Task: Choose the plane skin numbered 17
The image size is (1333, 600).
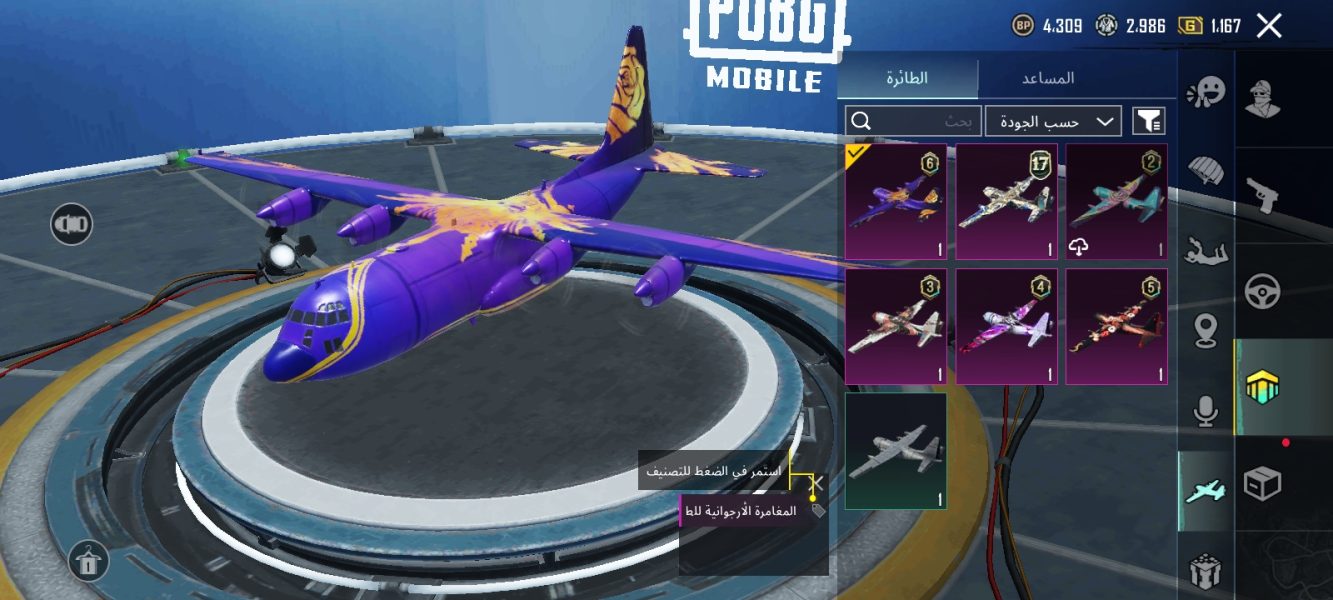Action: (1006, 202)
